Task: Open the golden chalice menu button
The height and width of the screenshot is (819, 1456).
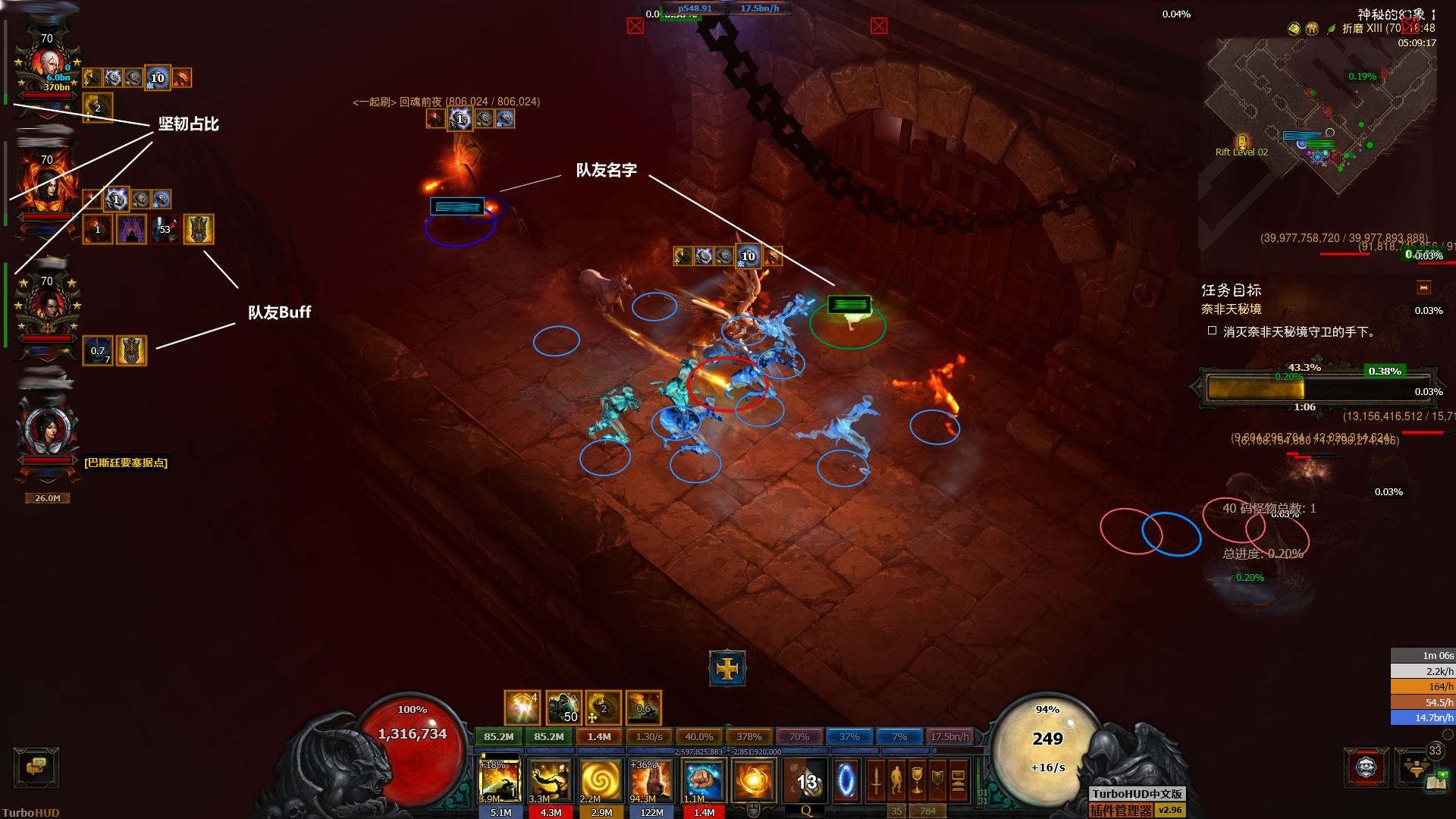Action: [x=917, y=780]
